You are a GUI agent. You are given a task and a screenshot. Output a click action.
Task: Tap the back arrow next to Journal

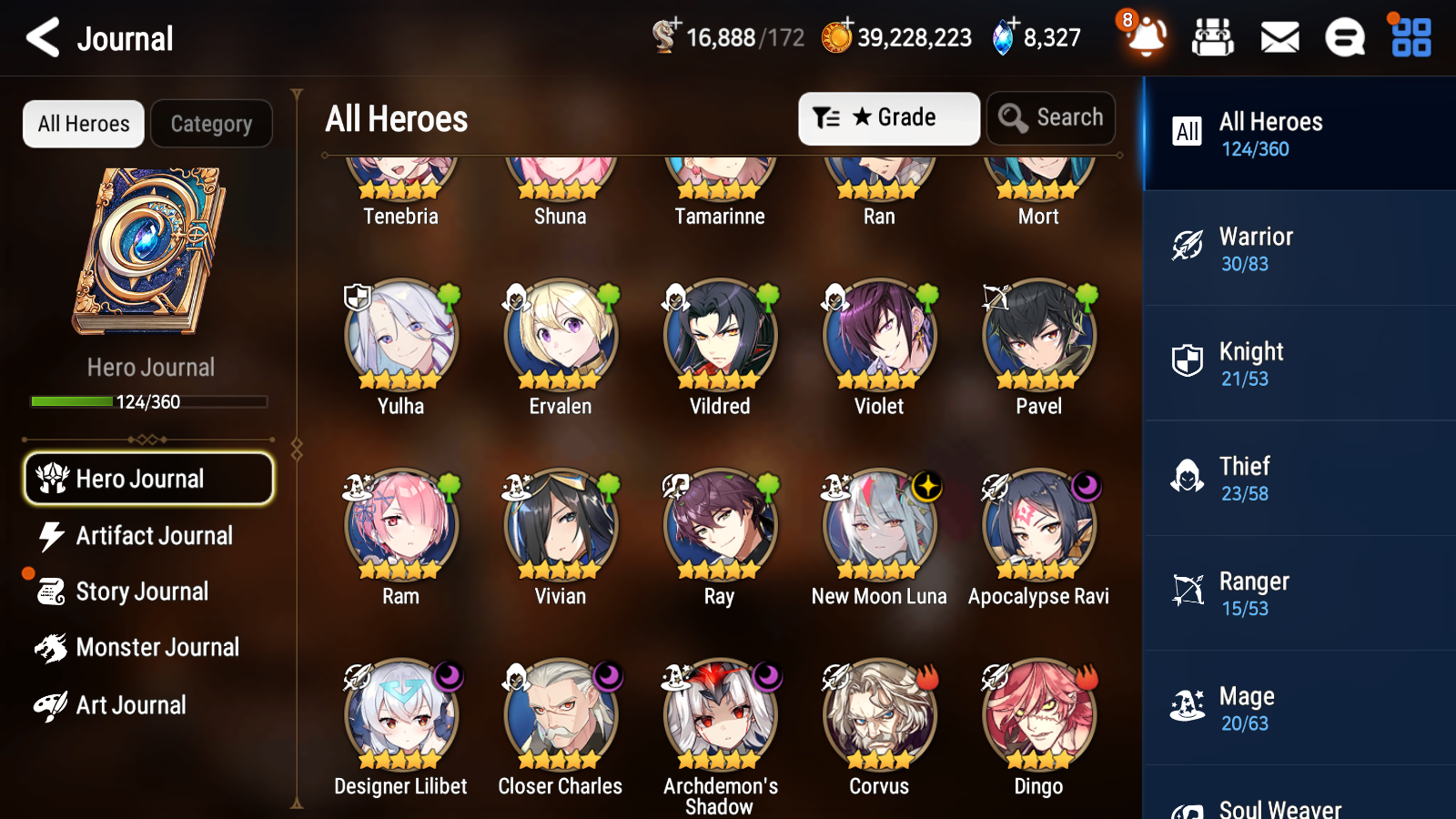[39, 37]
